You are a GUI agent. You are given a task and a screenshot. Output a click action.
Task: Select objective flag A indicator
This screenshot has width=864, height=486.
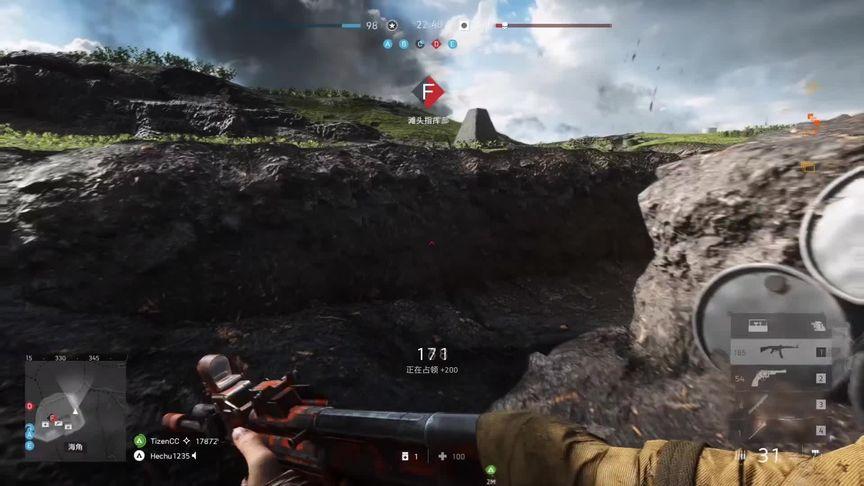click(x=388, y=44)
